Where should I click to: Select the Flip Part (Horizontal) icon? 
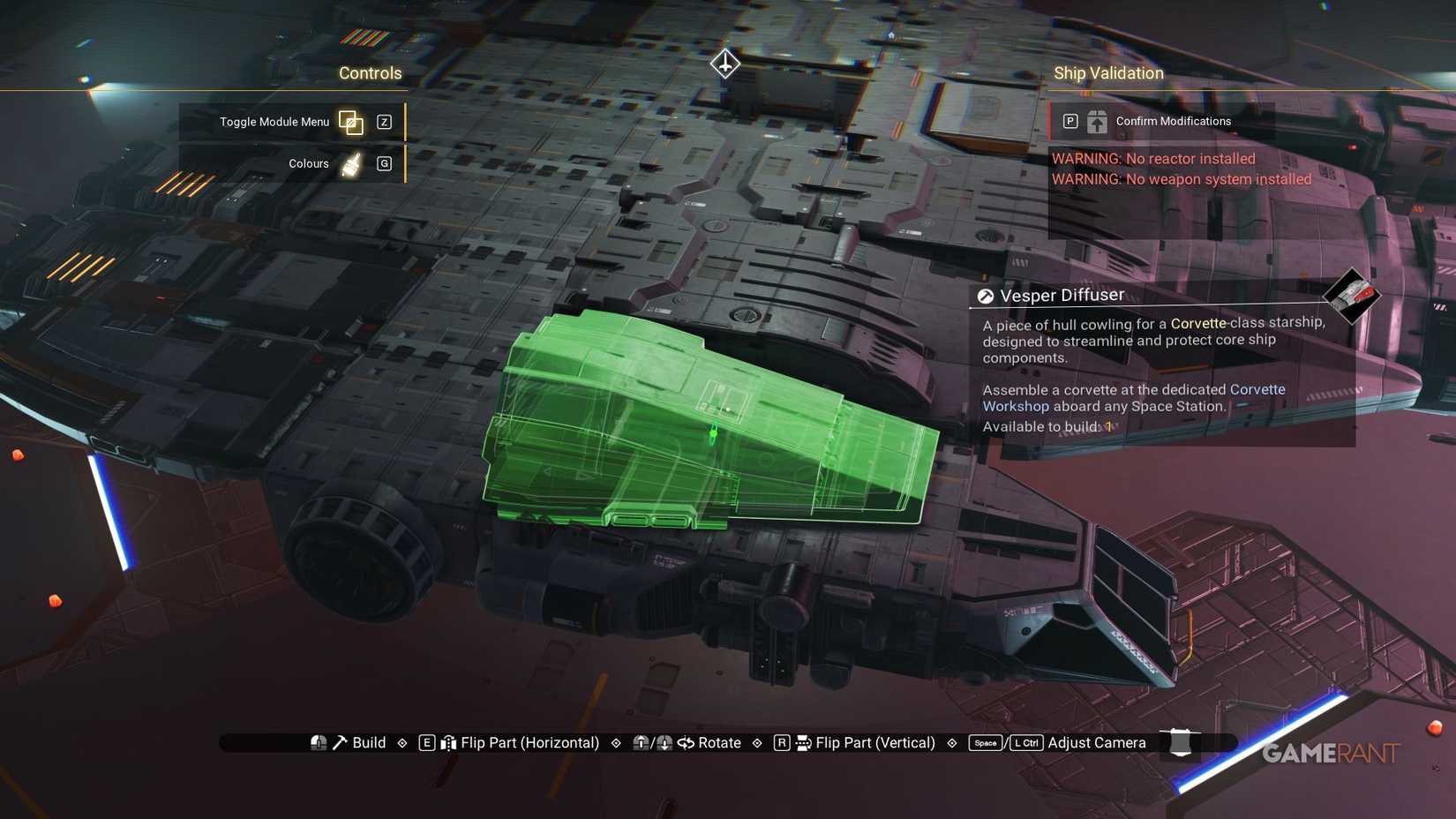(450, 742)
